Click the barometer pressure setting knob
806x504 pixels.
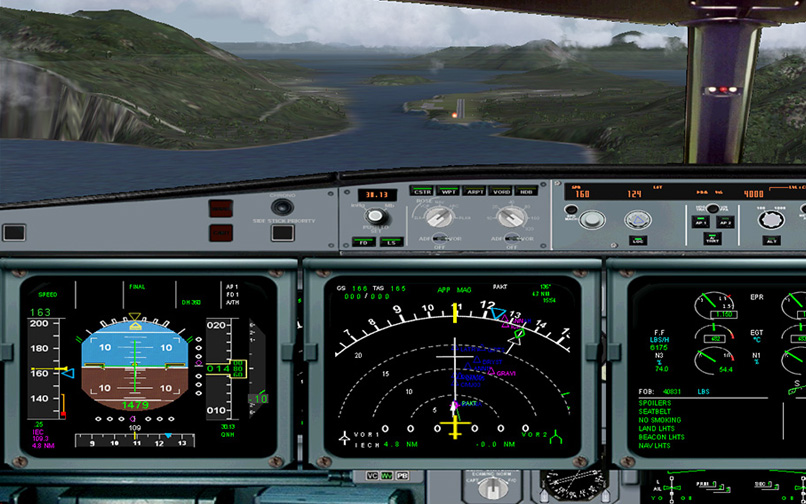pos(377,216)
